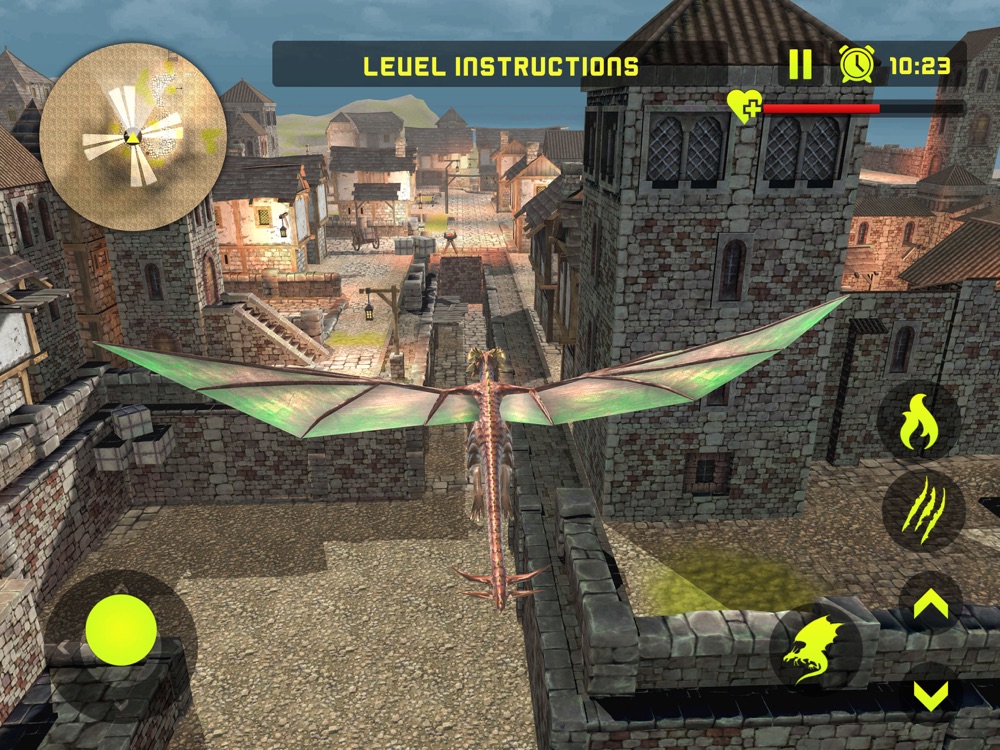
Task: Pause the game with the pause button
Action: click(x=800, y=65)
